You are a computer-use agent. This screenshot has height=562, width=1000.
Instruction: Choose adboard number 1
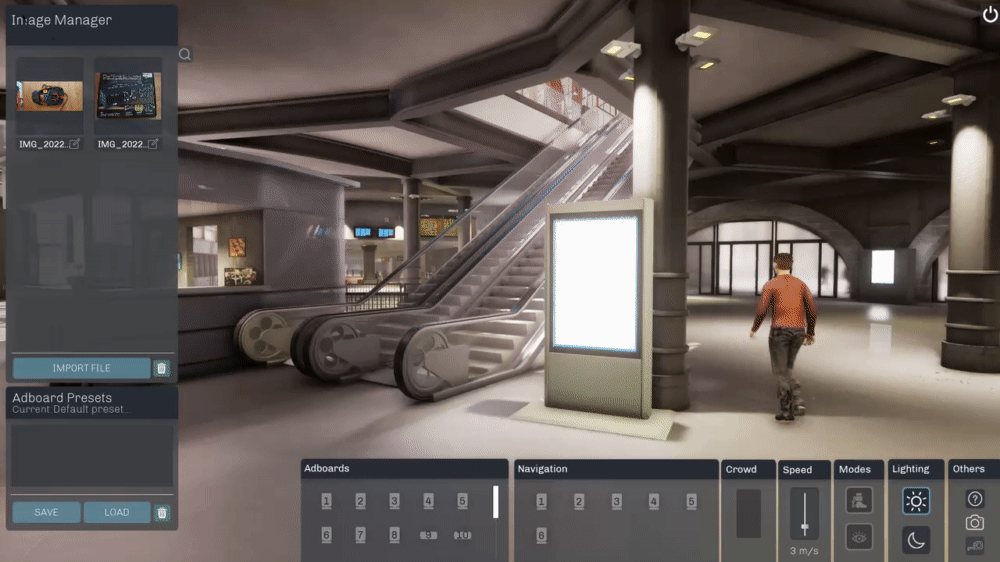[326, 501]
